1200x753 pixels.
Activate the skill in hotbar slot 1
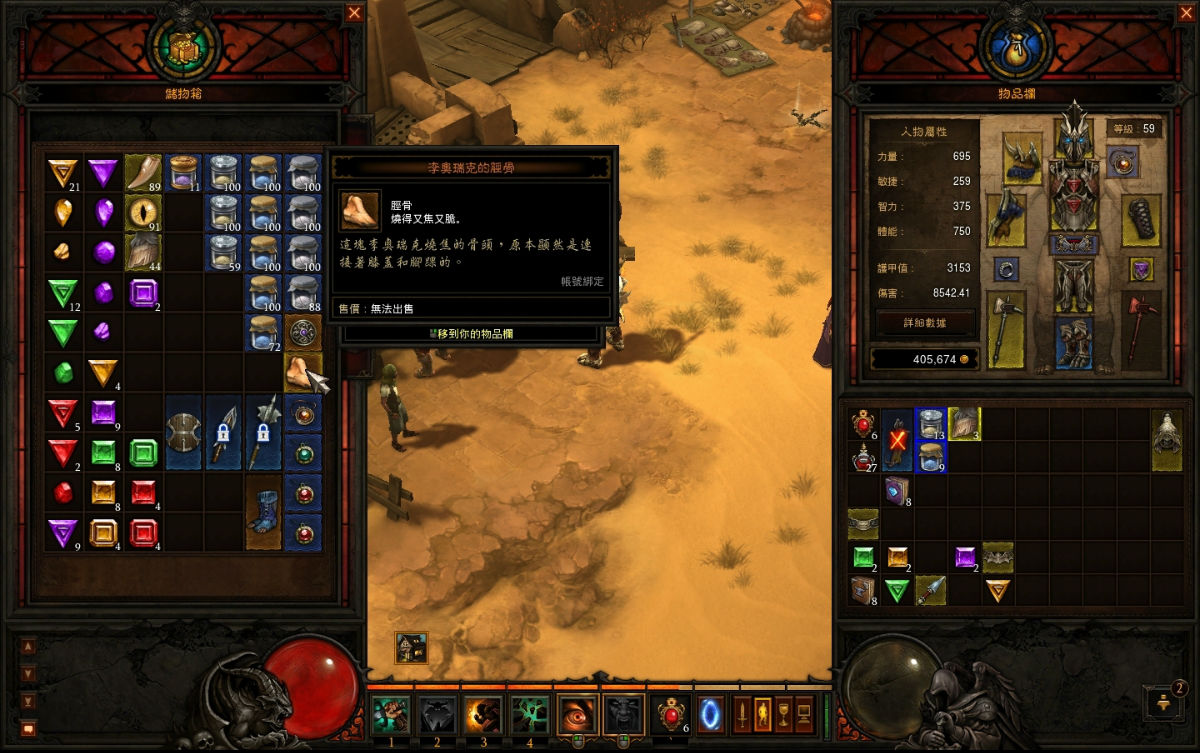pyautogui.click(x=390, y=714)
